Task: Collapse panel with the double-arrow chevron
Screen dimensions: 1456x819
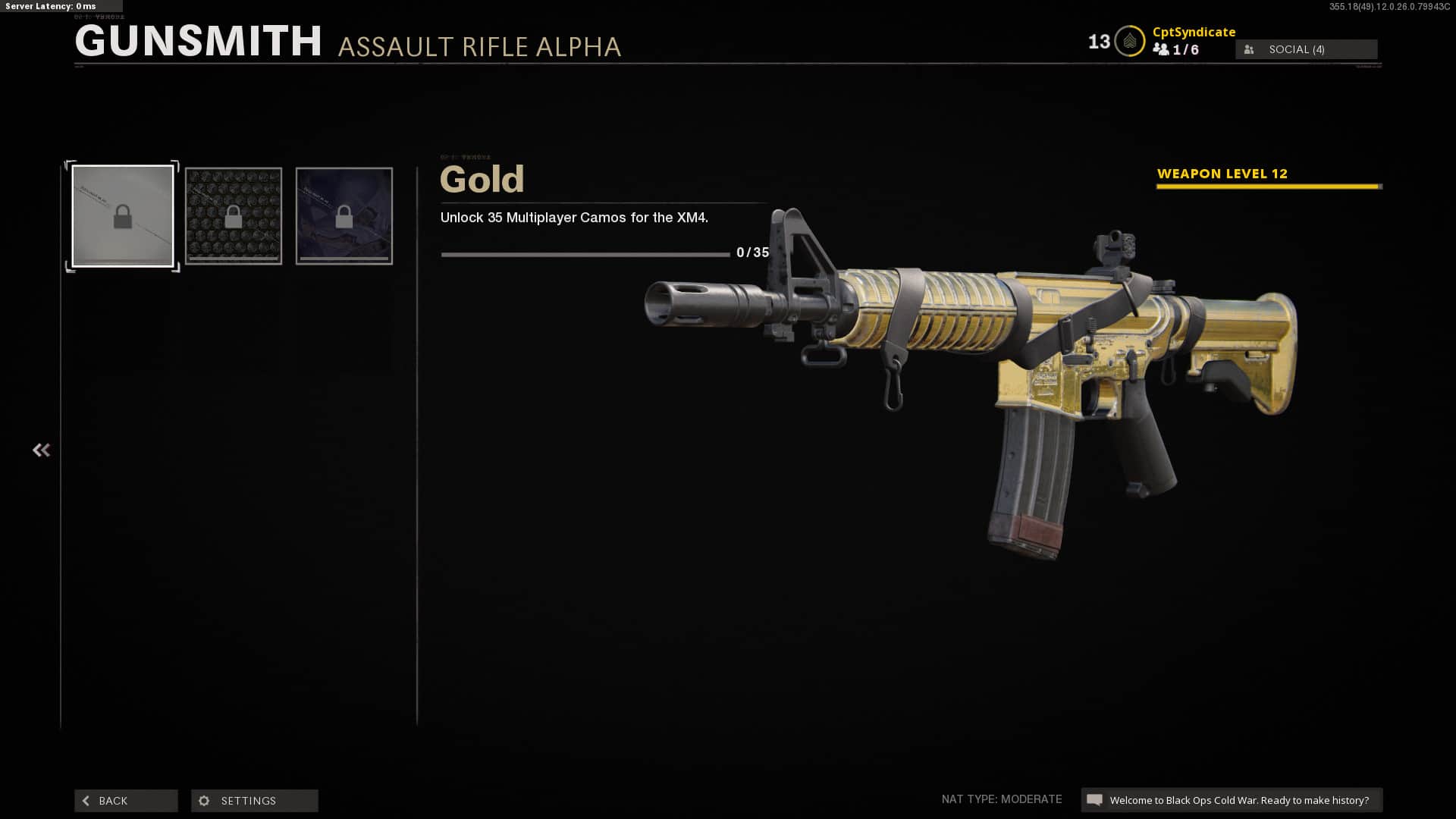Action: [x=41, y=450]
